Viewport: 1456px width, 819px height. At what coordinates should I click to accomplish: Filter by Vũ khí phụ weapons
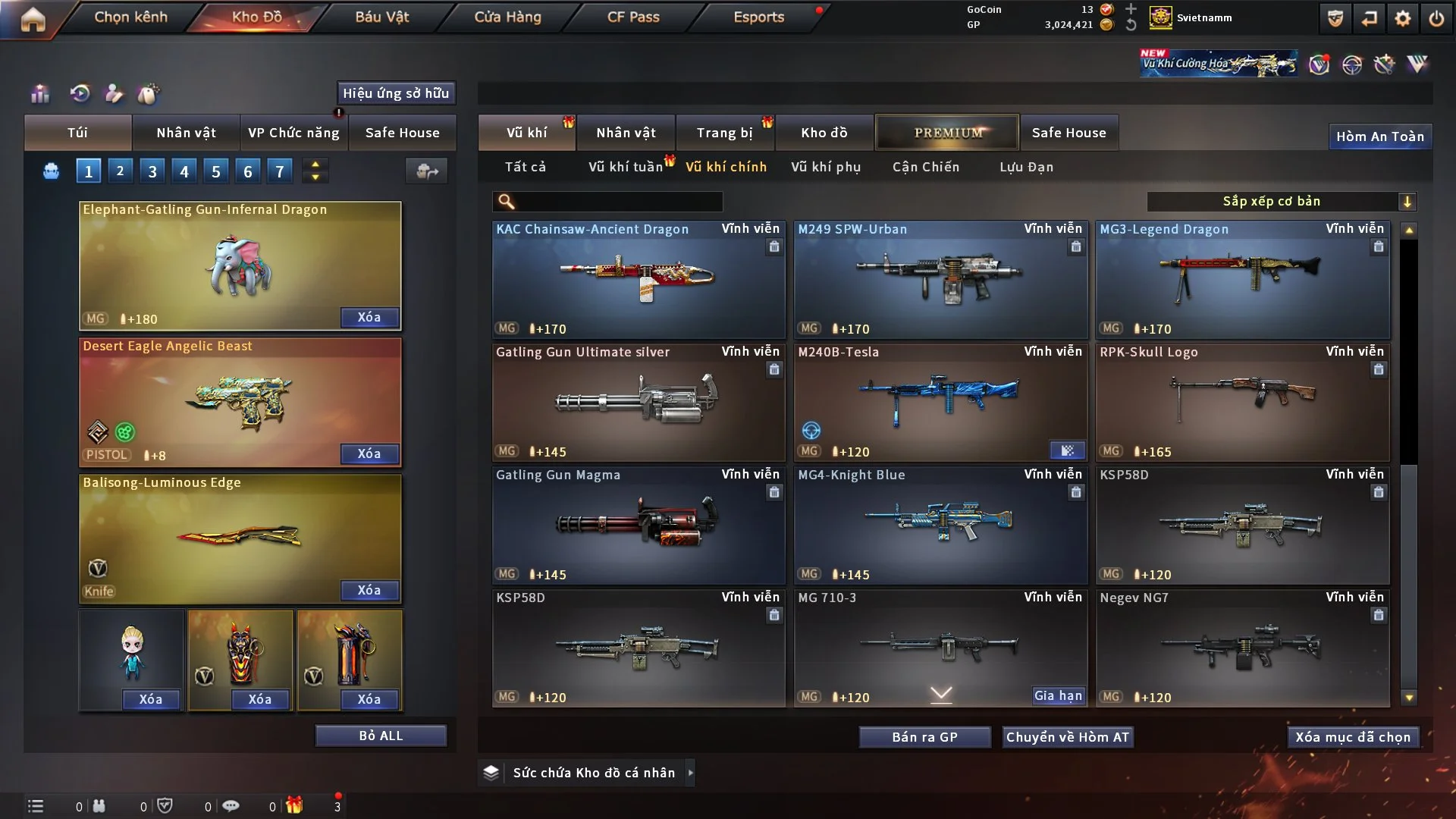(826, 167)
